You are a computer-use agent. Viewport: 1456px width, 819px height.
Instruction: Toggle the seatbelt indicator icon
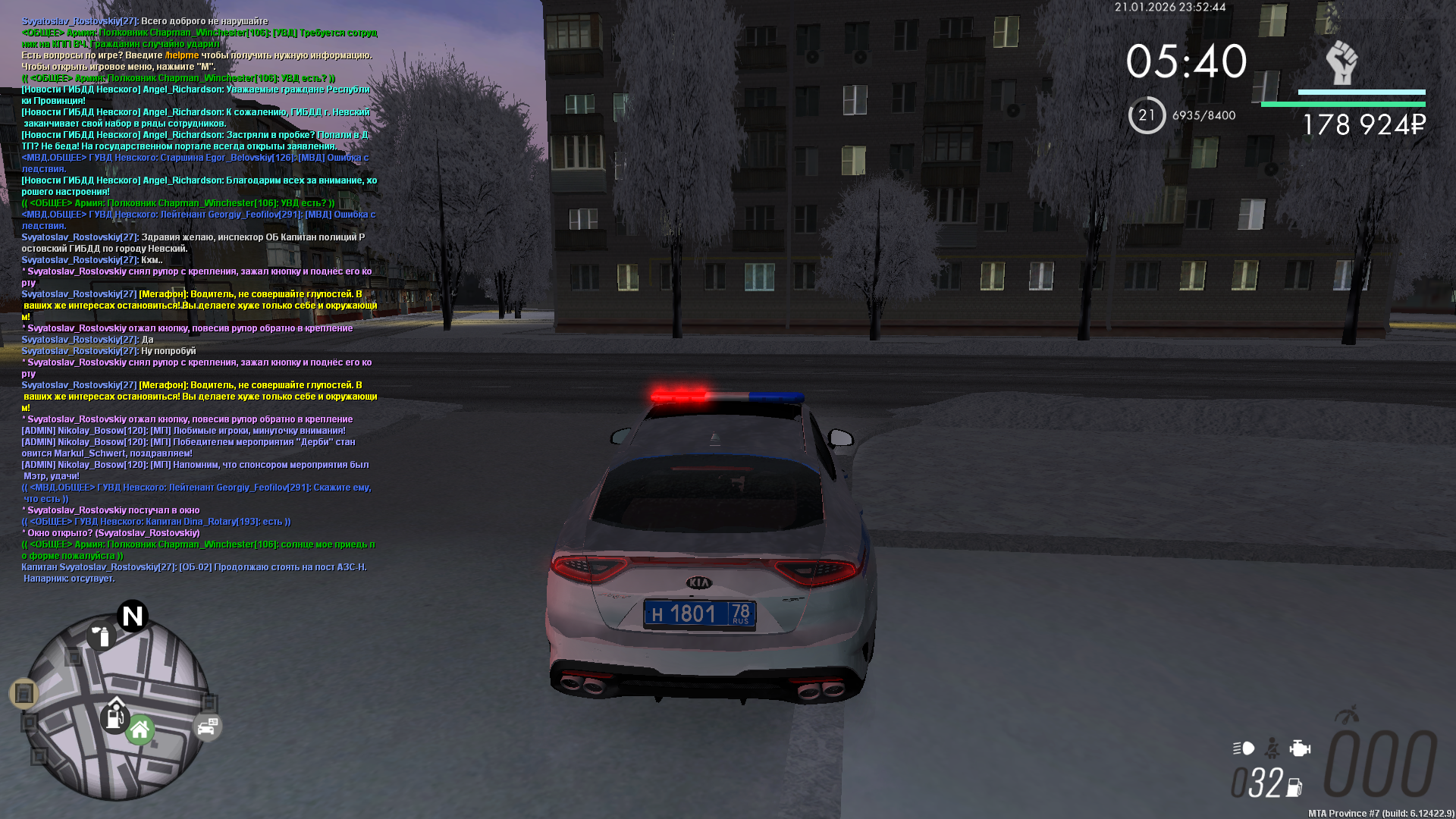click(1272, 748)
